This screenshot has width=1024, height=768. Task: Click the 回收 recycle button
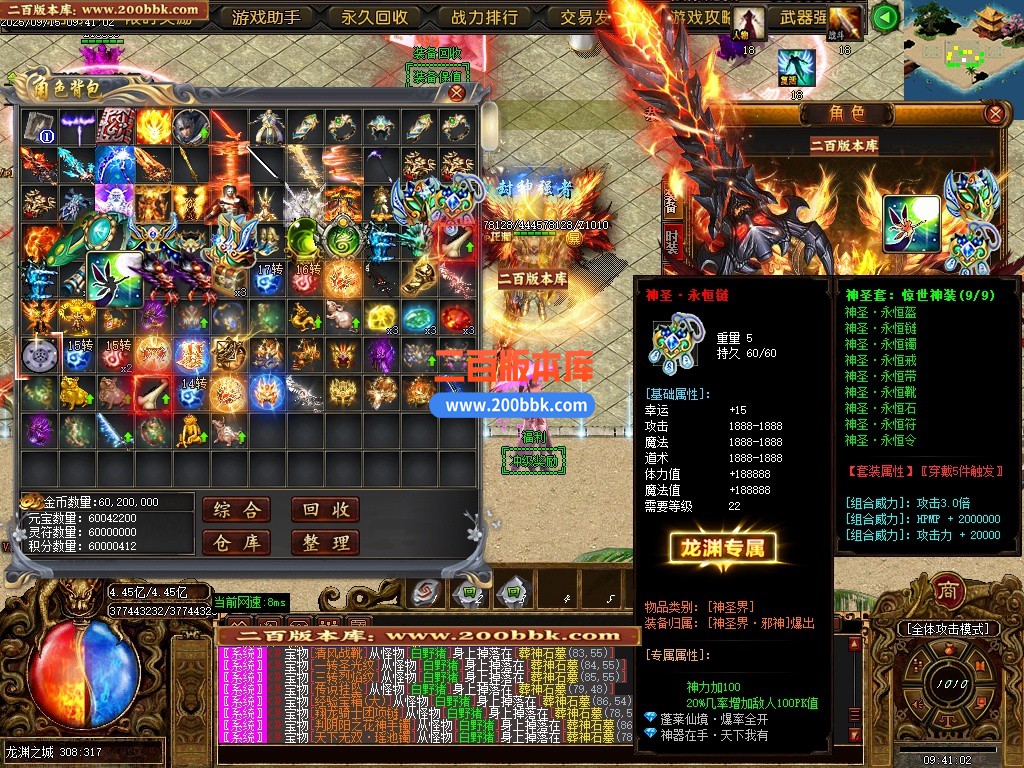tap(325, 510)
